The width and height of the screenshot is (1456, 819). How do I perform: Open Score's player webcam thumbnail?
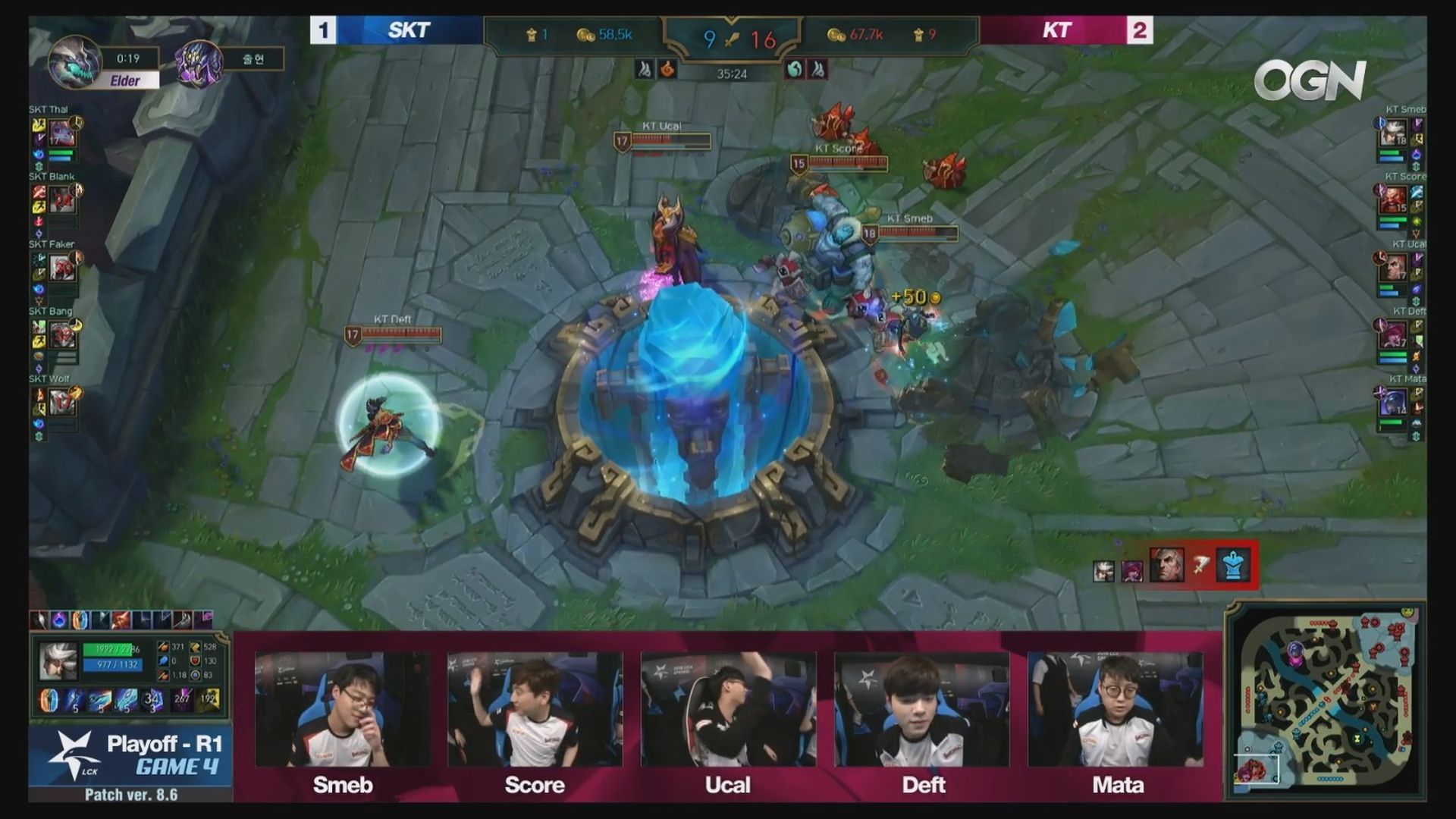coord(535,709)
